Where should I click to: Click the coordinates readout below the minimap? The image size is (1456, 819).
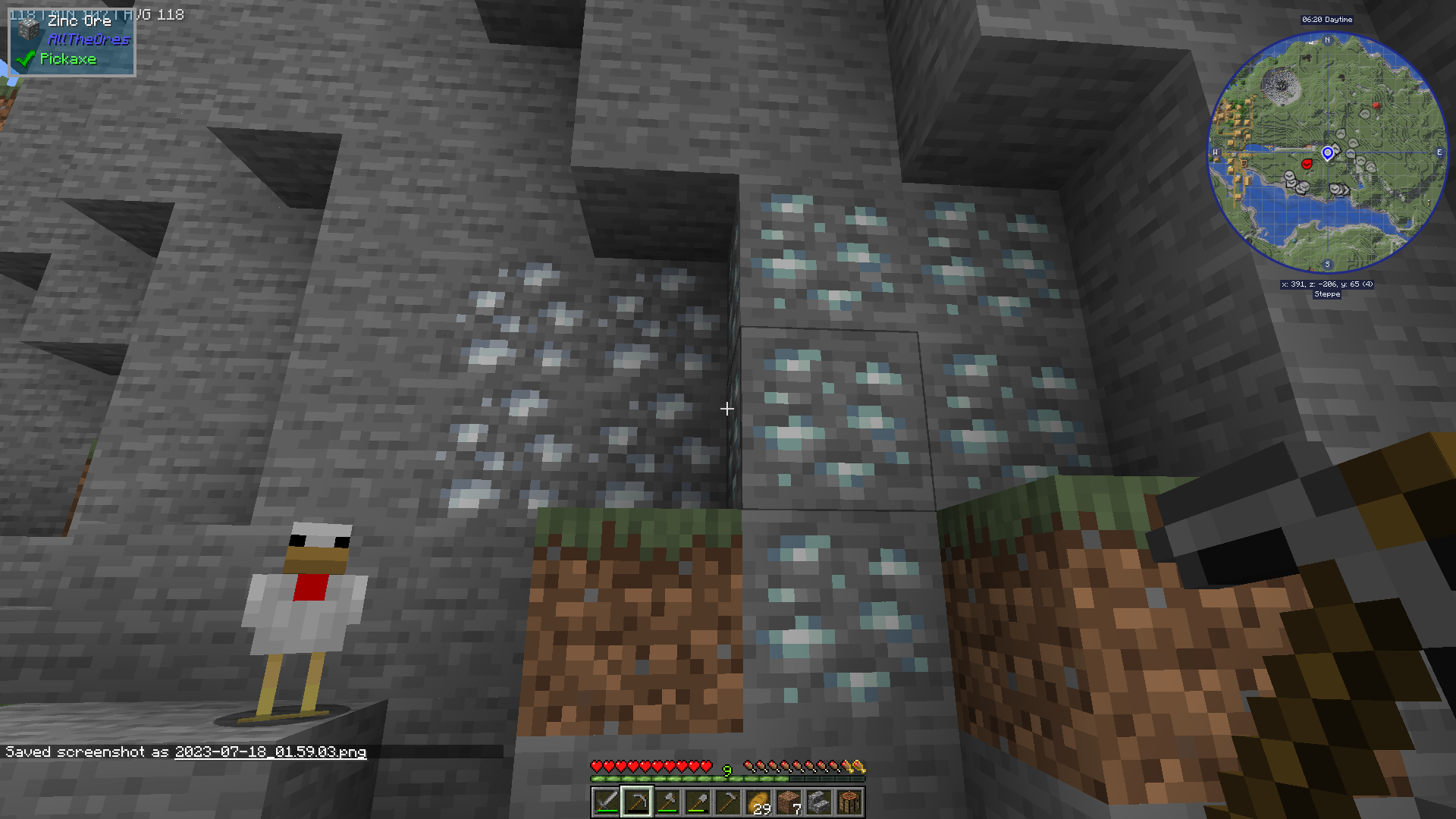point(1327,284)
